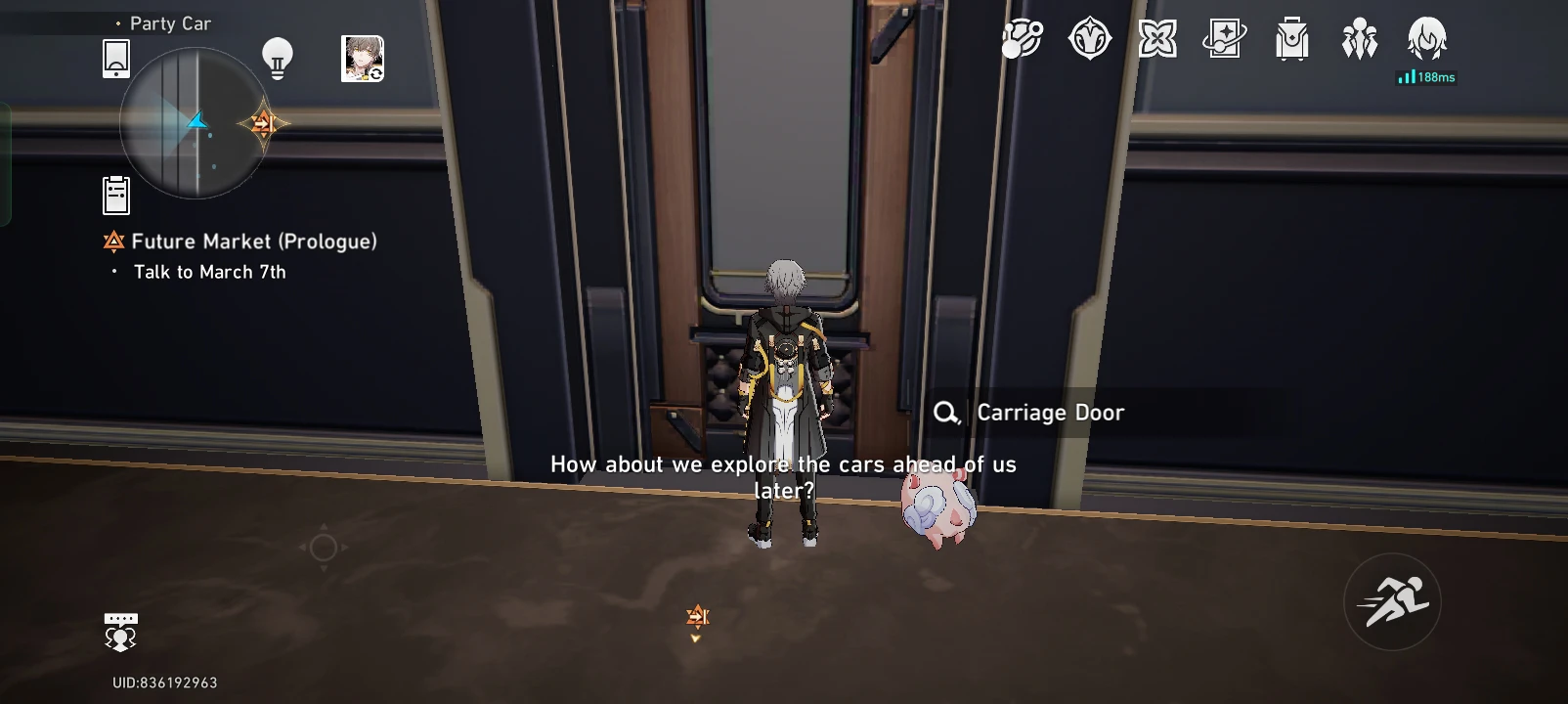Click the 188ms network latency indicator

coord(1426,77)
